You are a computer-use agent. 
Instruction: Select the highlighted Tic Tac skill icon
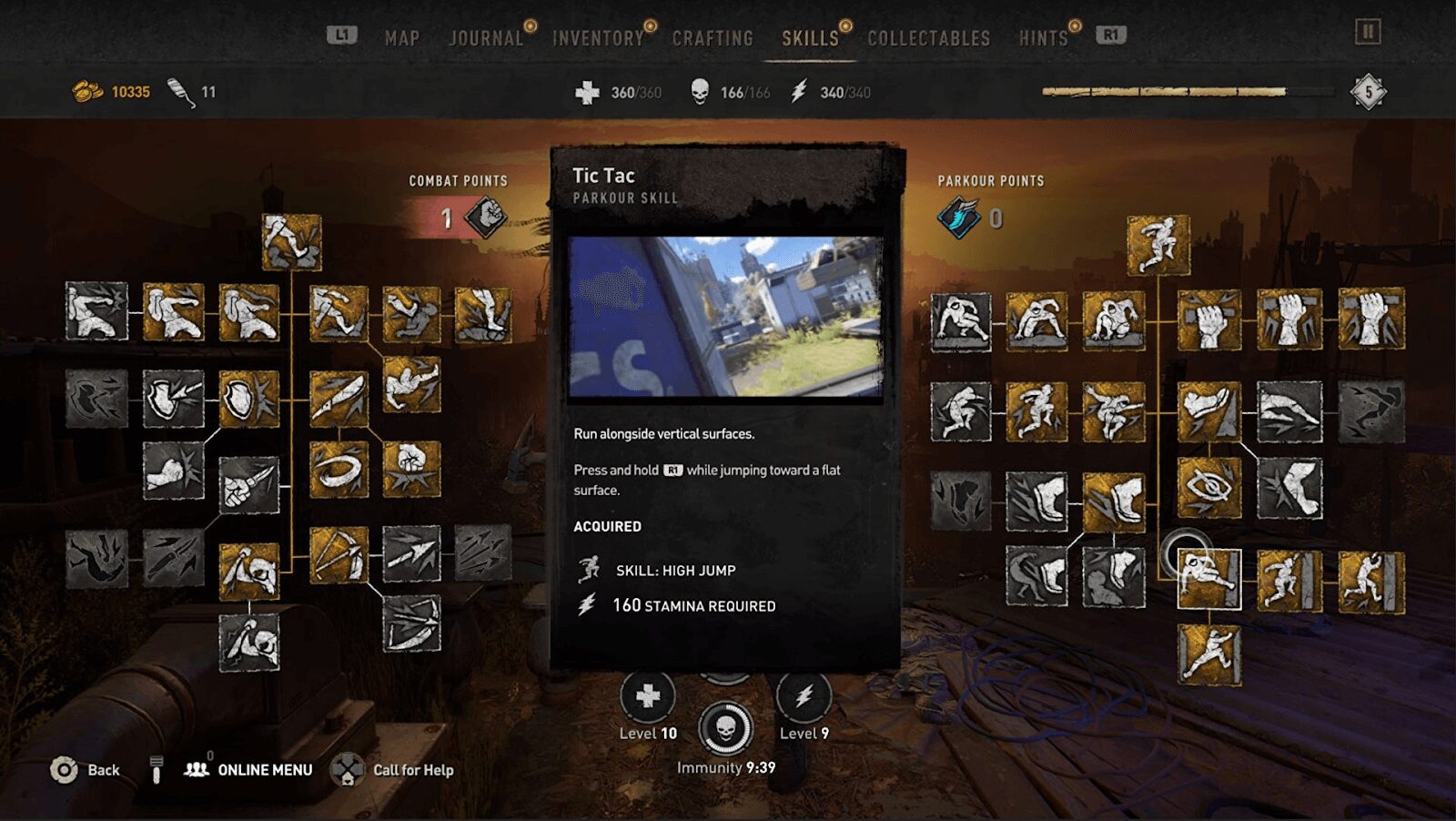[x=1208, y=578]
